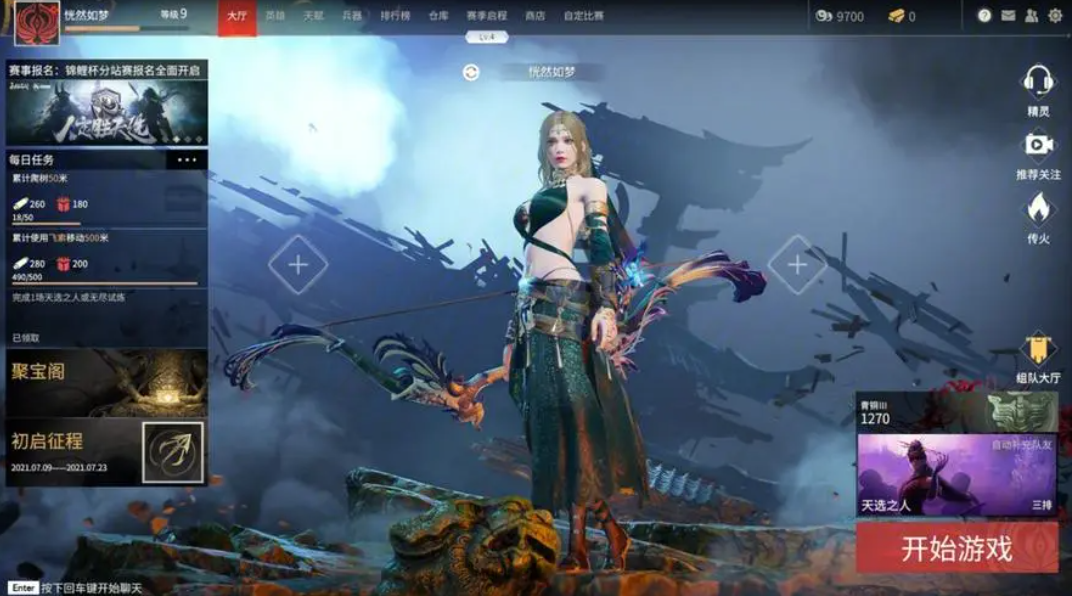Open the 英雄 heroes tab
This screenshot has height=596, width=1072.
click(275, 16)
